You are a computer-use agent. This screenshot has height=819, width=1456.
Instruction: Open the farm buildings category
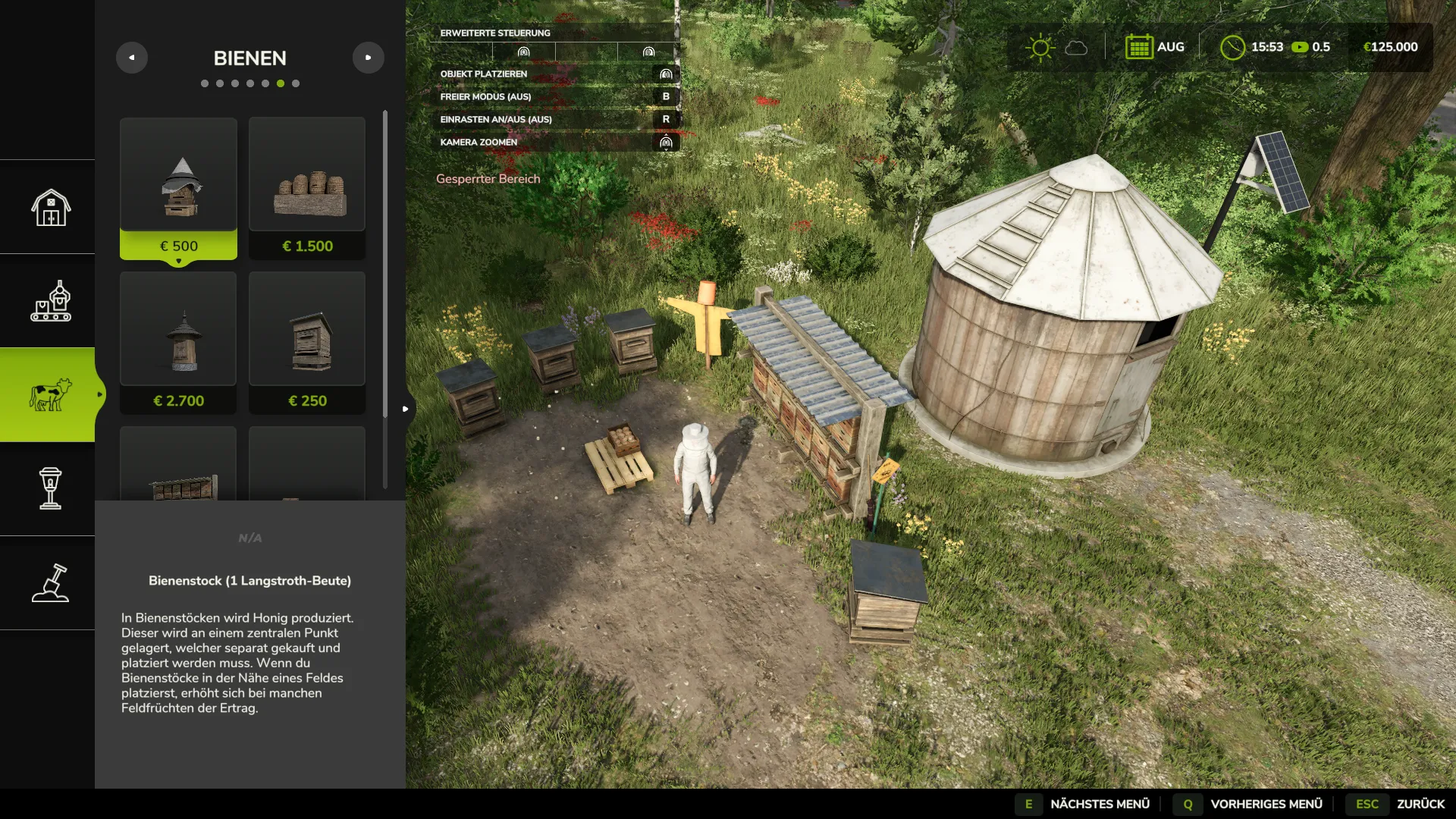click(x=50, y=207)
